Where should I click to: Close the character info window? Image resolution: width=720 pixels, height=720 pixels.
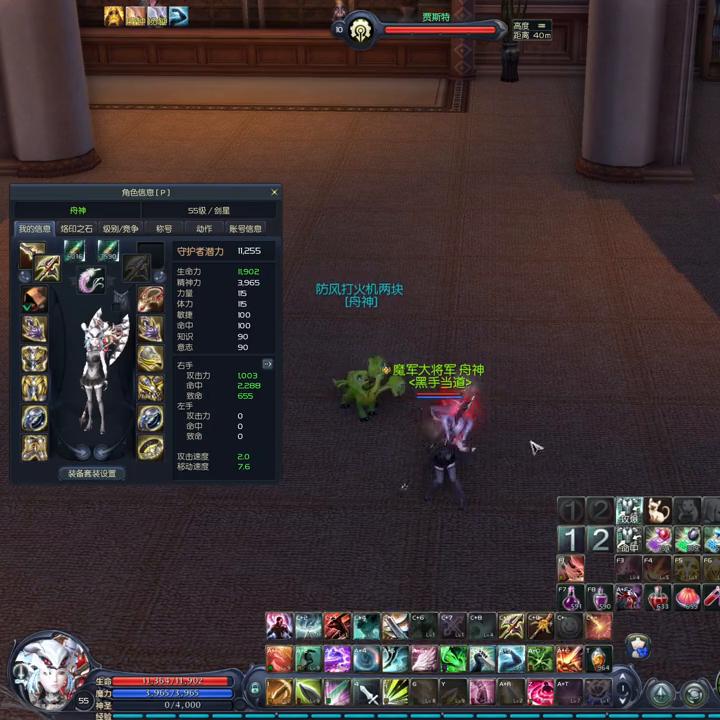pos(274,193)
